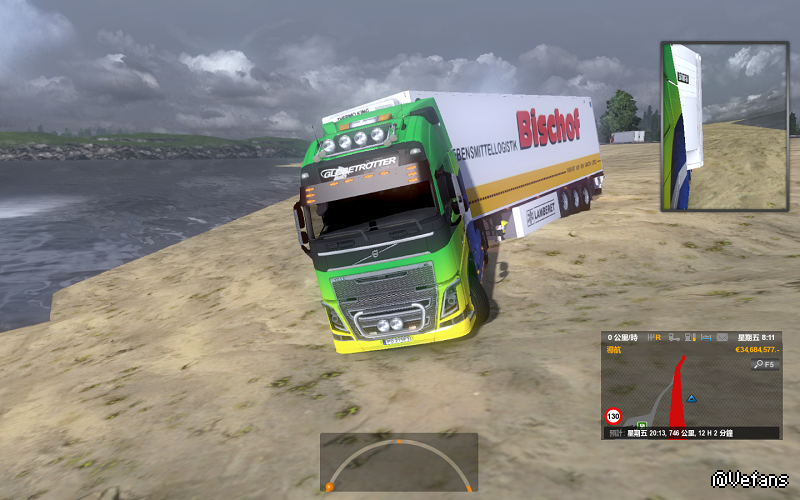Screen dimensions: 800x500
Task: Toggle the magnifier F5 map zoom button
Action: coord(764,365)
